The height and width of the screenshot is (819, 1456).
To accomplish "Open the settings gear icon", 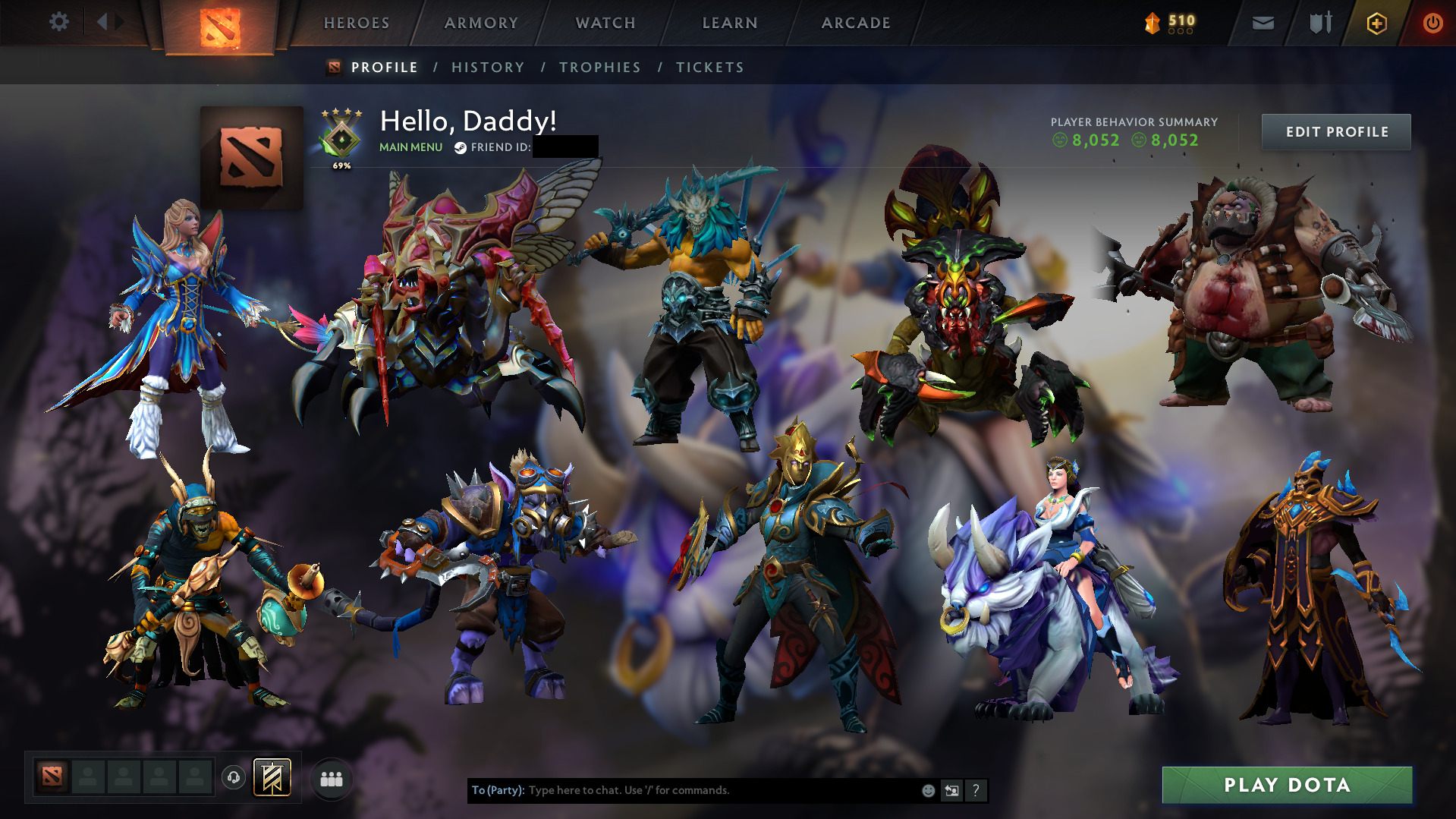I will coord(59,22).
